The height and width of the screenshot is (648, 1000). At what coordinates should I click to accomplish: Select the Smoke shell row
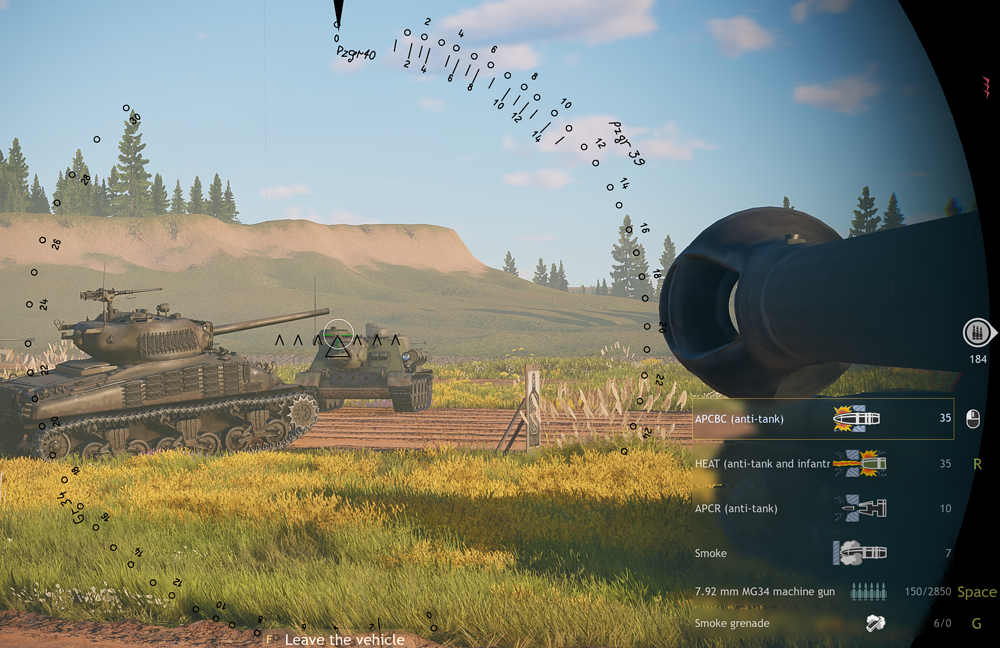click(x=822, y=553)
